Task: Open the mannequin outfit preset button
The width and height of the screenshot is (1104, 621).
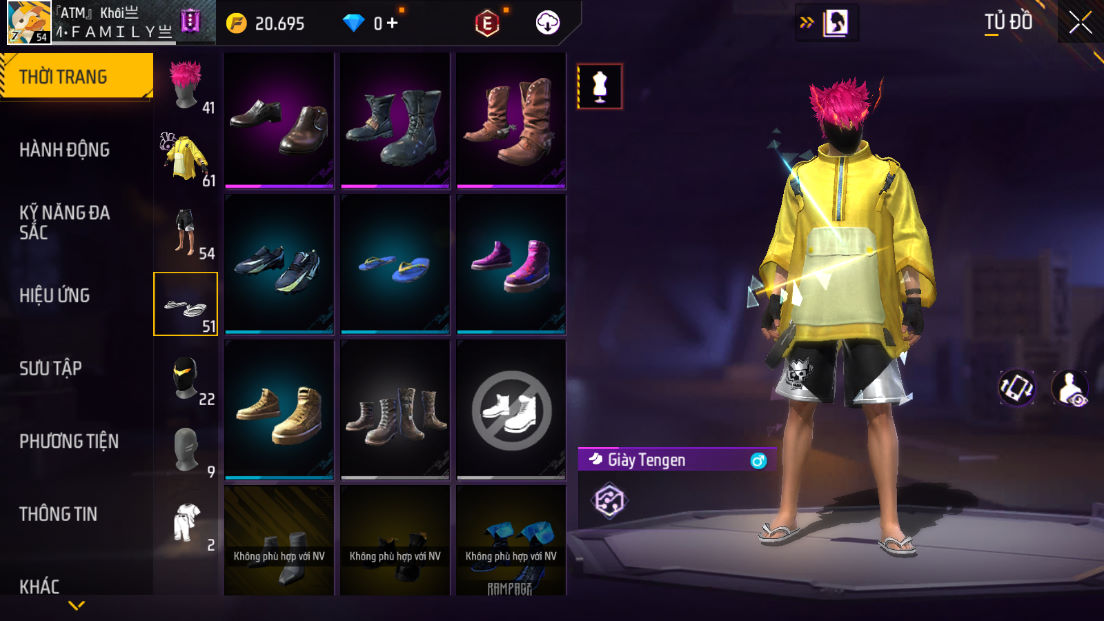Action: click(x=600, y=86)
